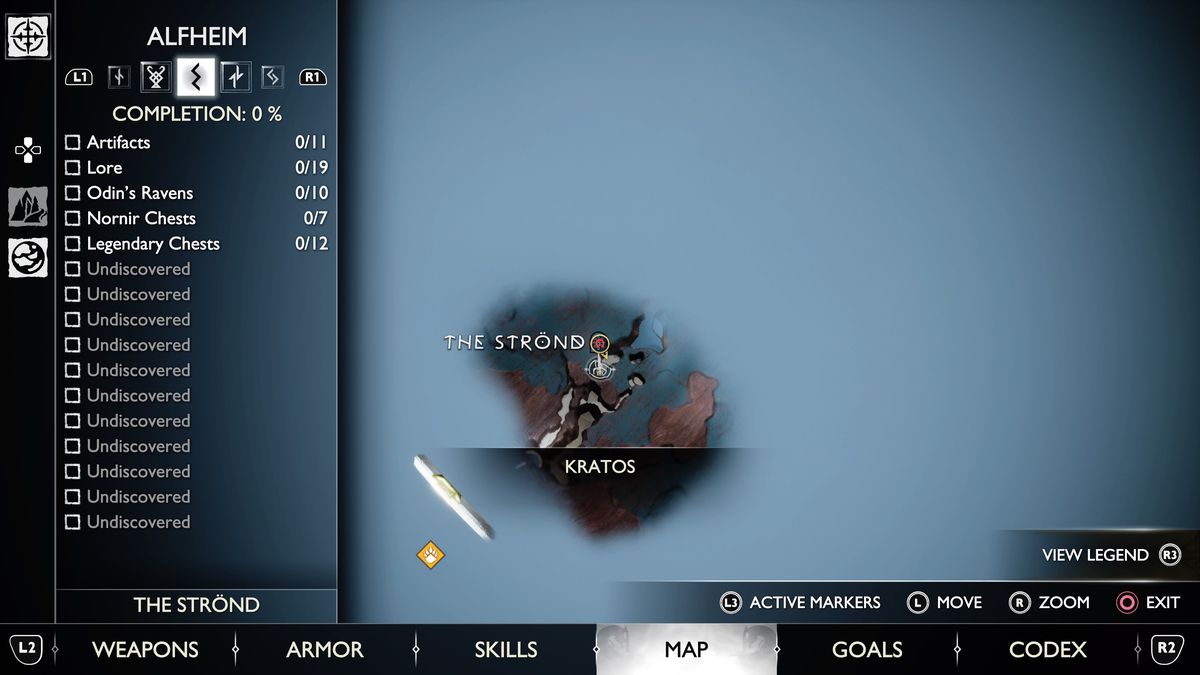Image resolution: width=1200 pixels, height=675 pixels.
Task: Switch to the Weapons tab
Action: (x=145, y=650)
